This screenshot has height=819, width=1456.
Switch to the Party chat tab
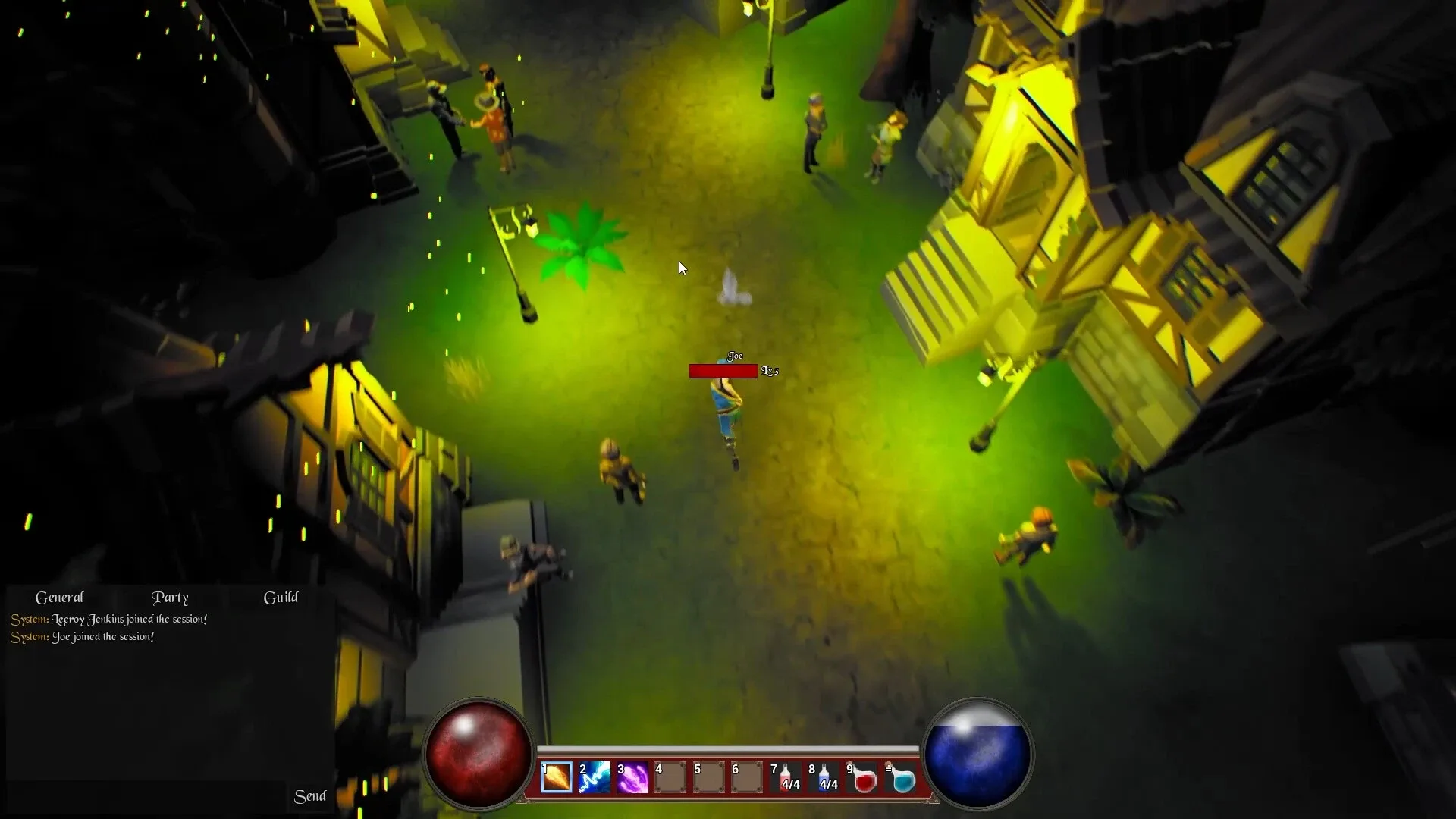point(171,598)
